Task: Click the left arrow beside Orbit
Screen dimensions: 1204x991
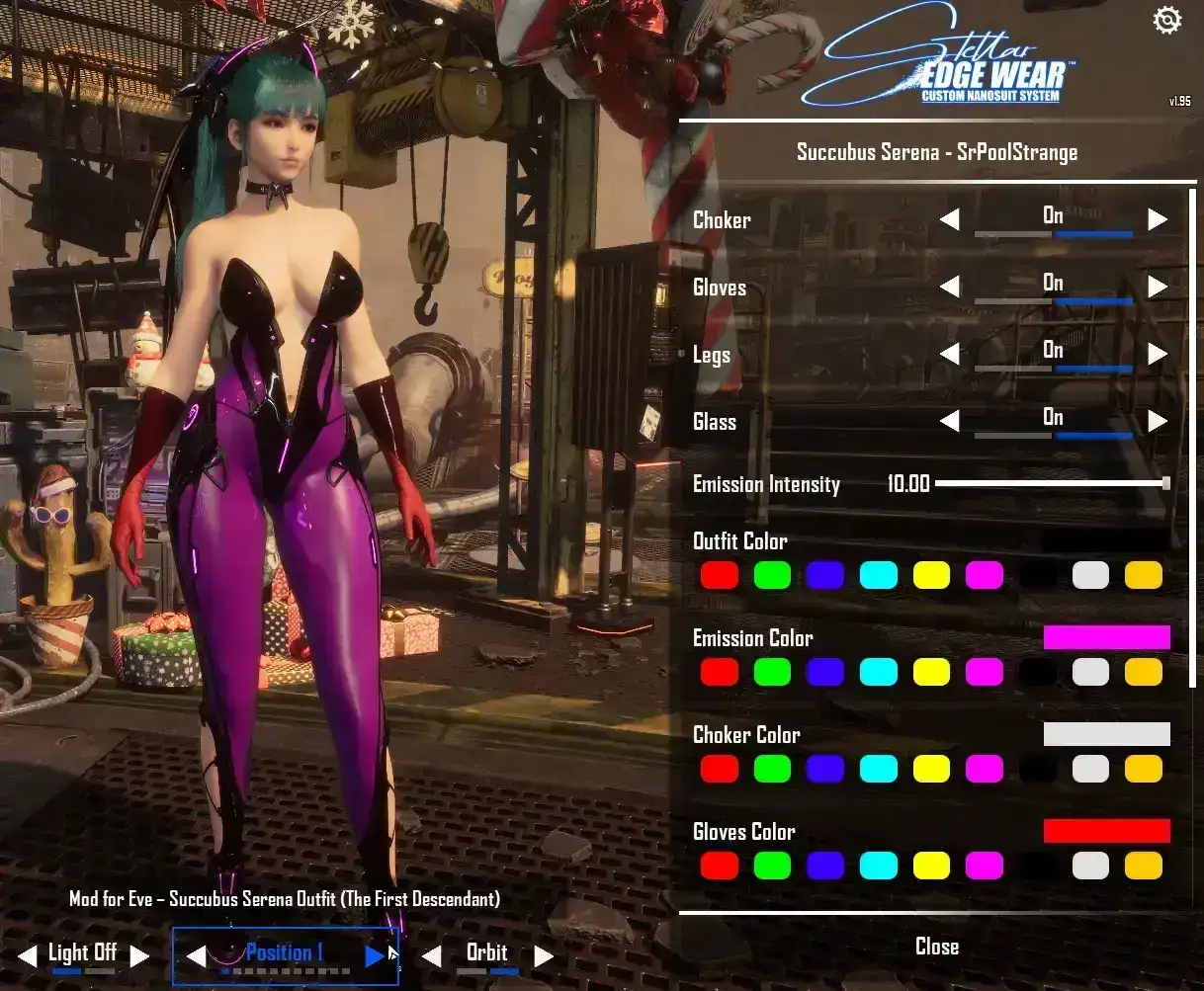Action: coord(431,955)
